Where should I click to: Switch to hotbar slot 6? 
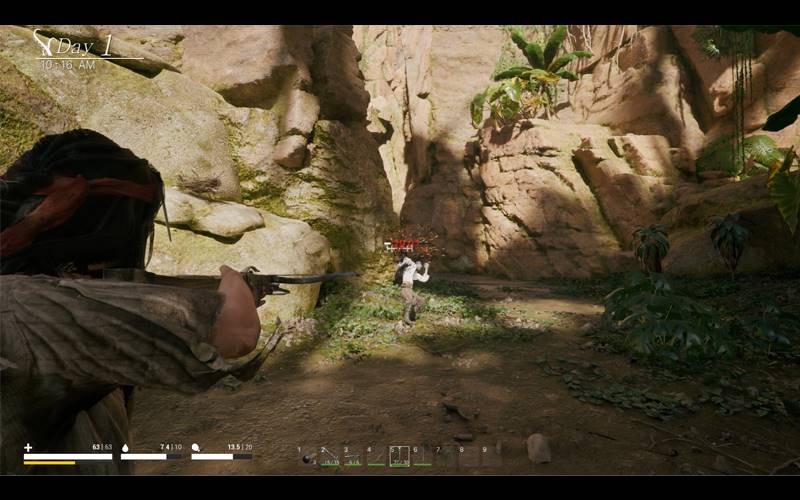click(x=422, y=457)
